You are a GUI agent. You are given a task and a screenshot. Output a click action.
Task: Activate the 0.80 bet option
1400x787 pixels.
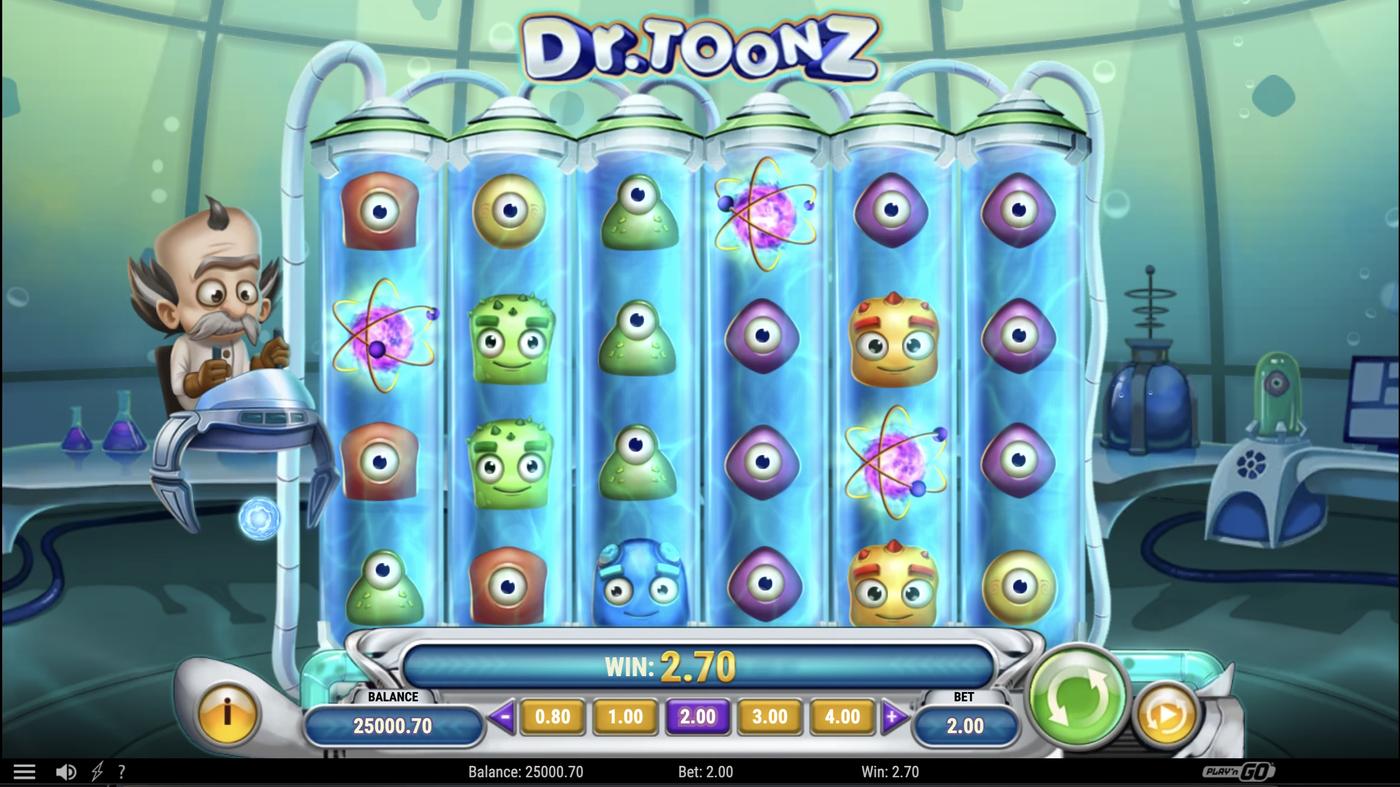click(553, 716)
